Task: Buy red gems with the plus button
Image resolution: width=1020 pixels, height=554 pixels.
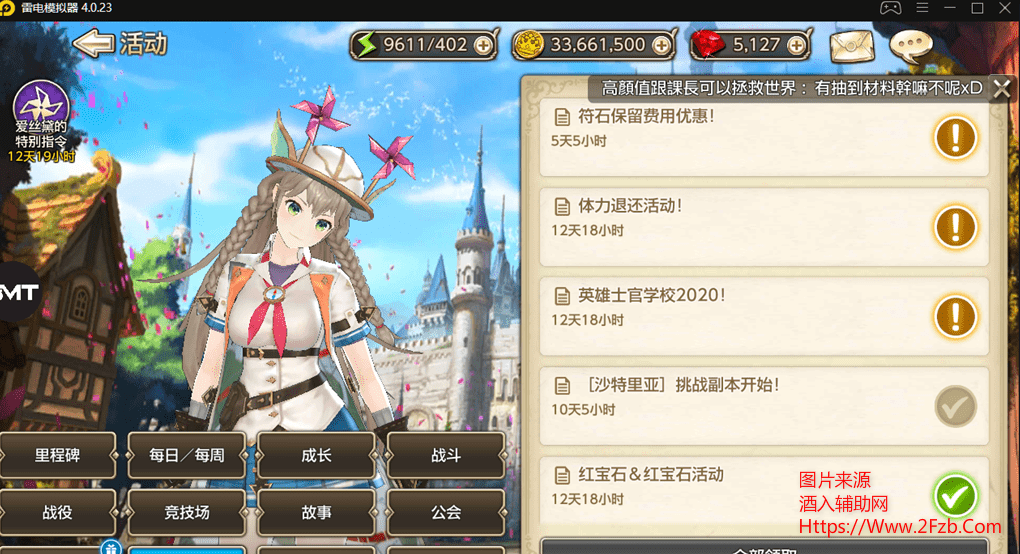Action: 796,45
